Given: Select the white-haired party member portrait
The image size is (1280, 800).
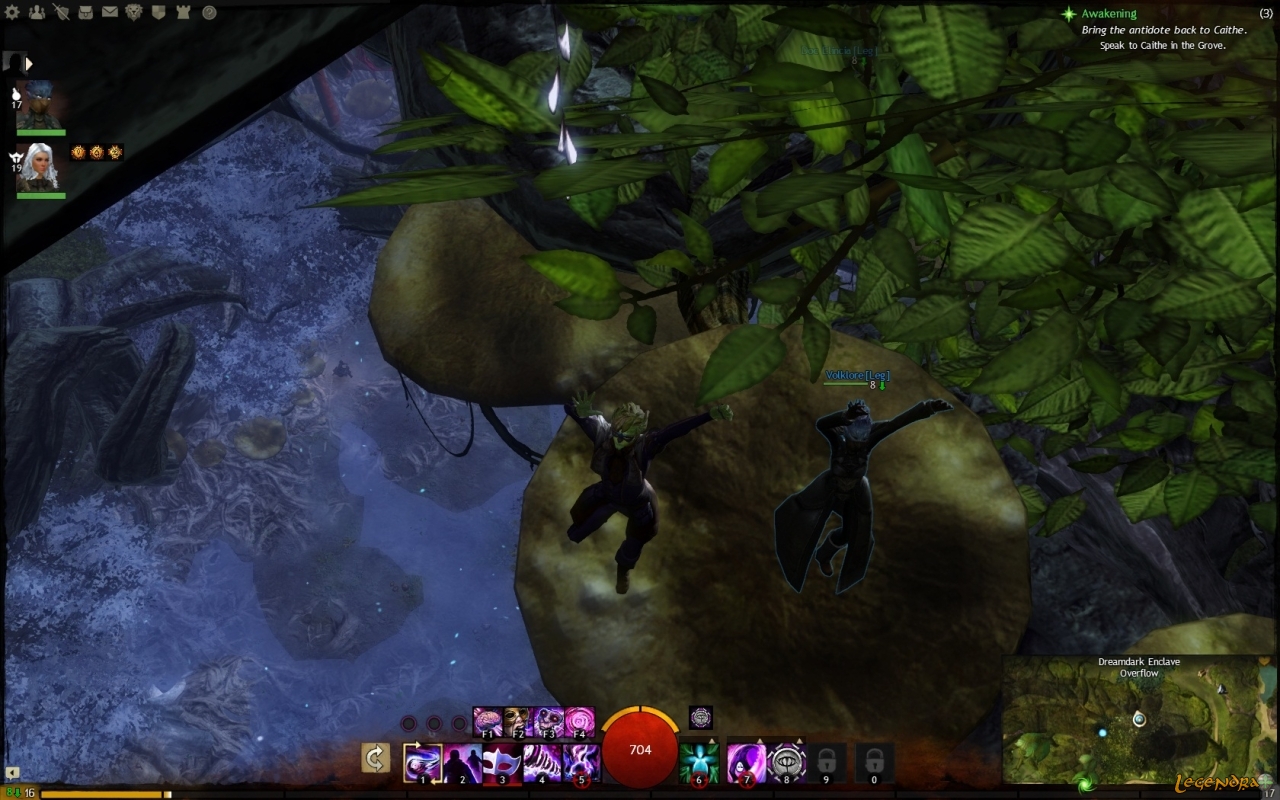Looking at the screenshot, I should pos(41,167).
